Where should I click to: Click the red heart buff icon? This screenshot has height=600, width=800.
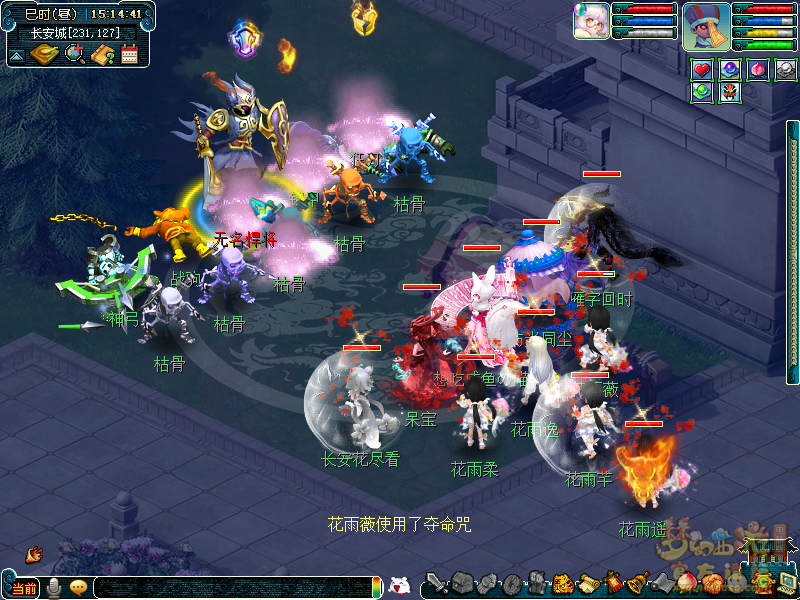[702, 70]
